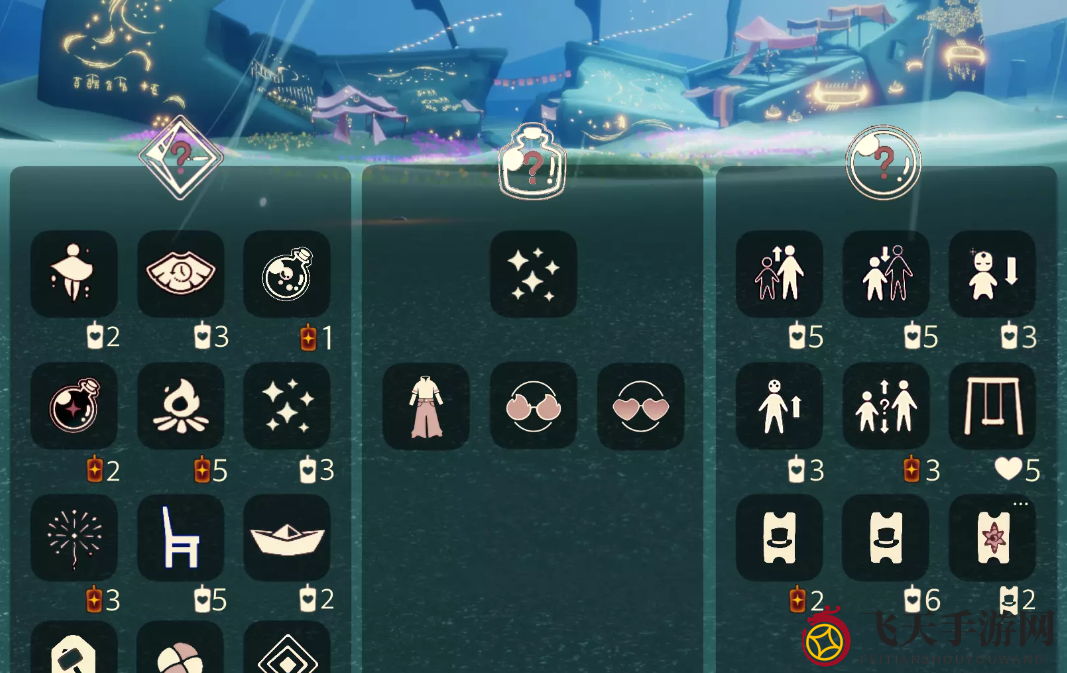Choose the small figure with down arrow spell
The height and width of the screenshot is (673, 1067).
pyautogui.click(x=992, y=274)
